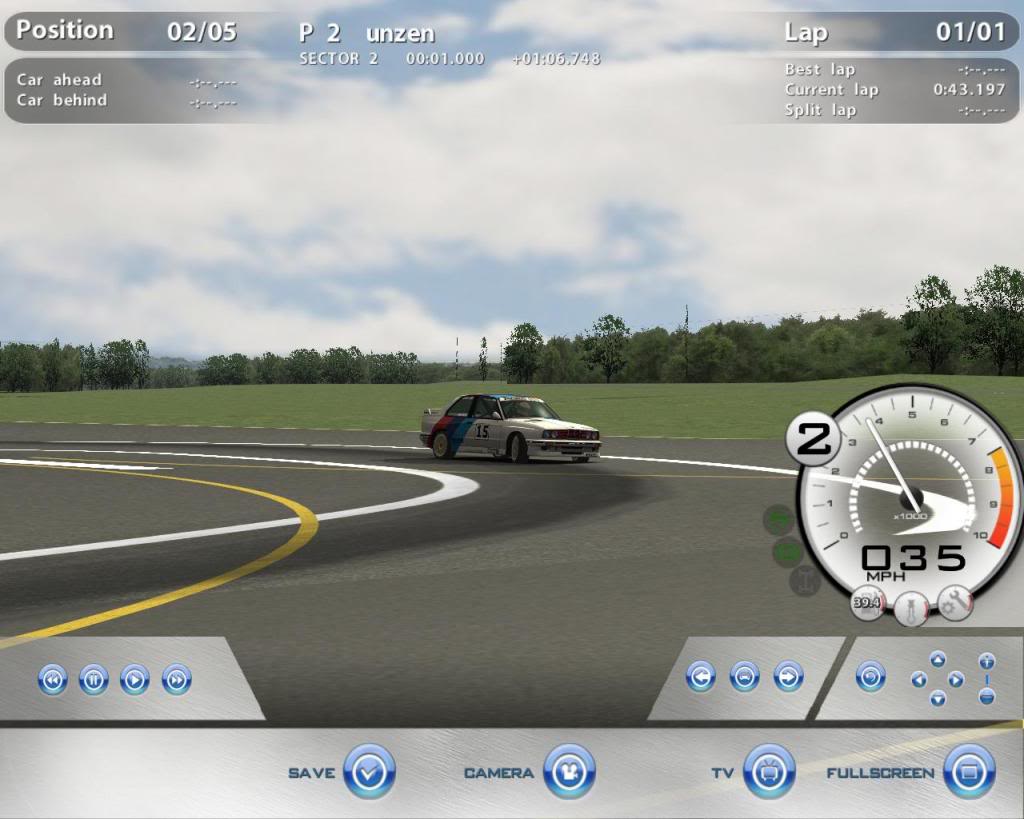The width and height of the screenshot is (1024, 819).
Task: Pan the camera right
Action: click(x=956, y=680)
